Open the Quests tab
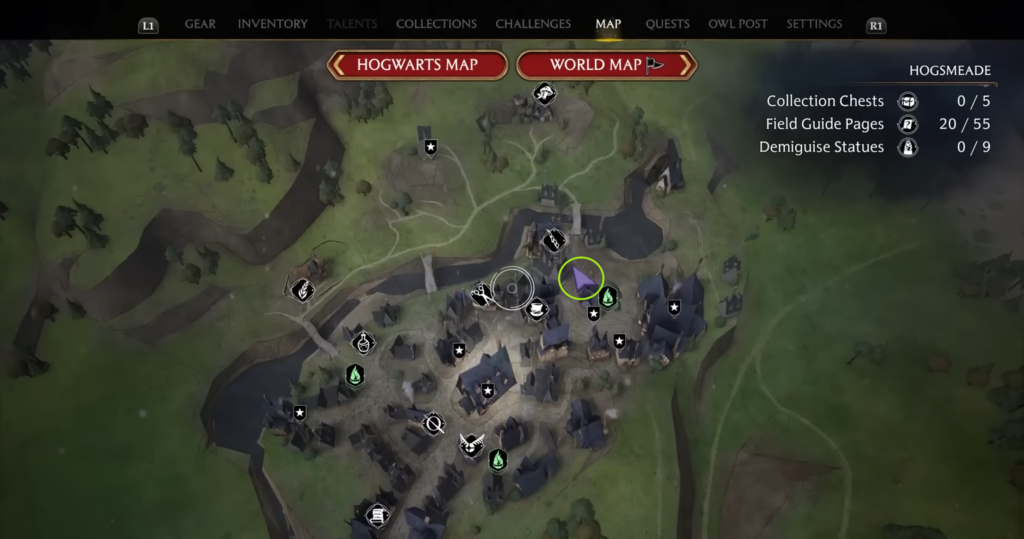 click(667, 24)
